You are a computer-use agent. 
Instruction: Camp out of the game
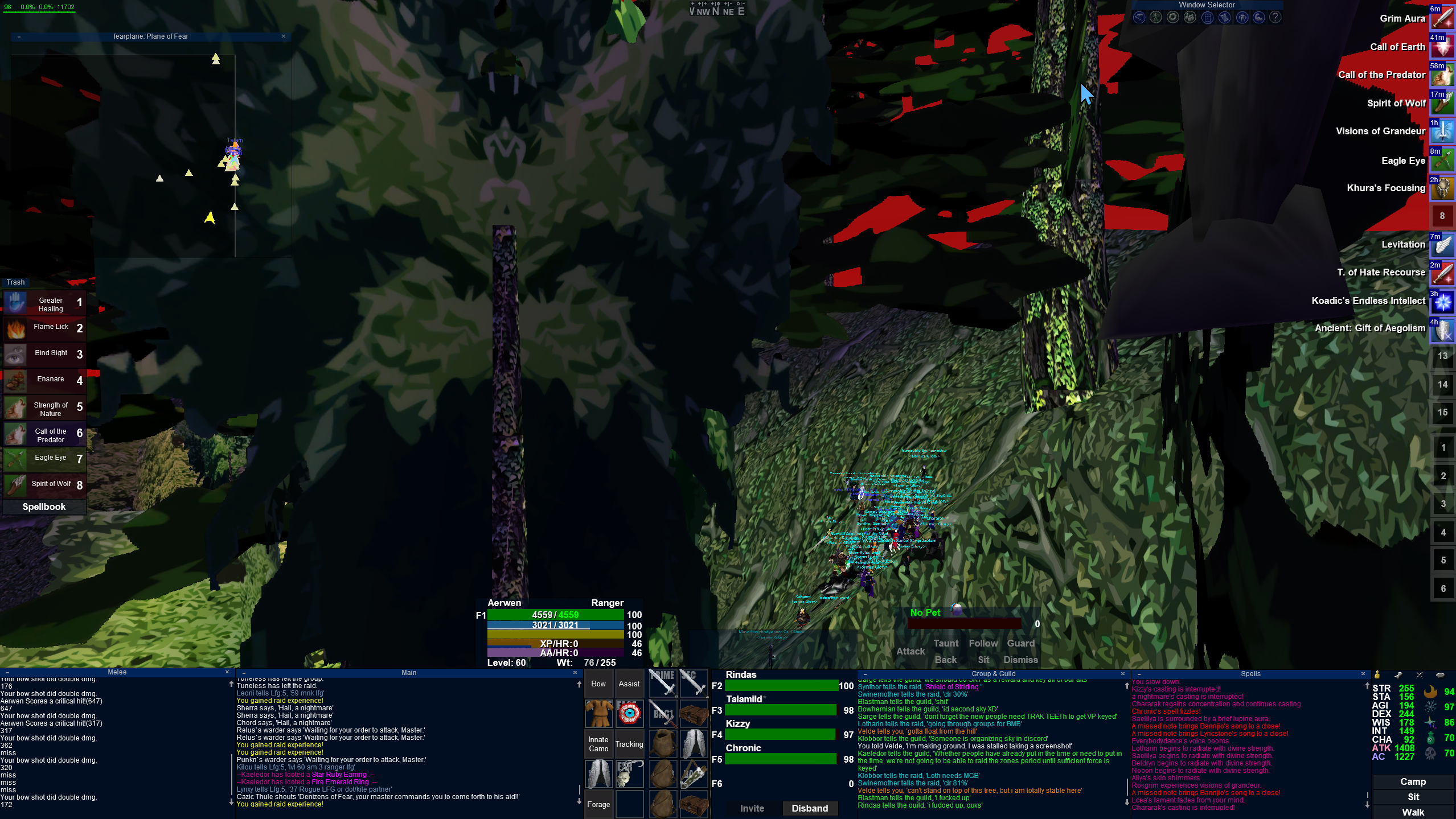1413,781
